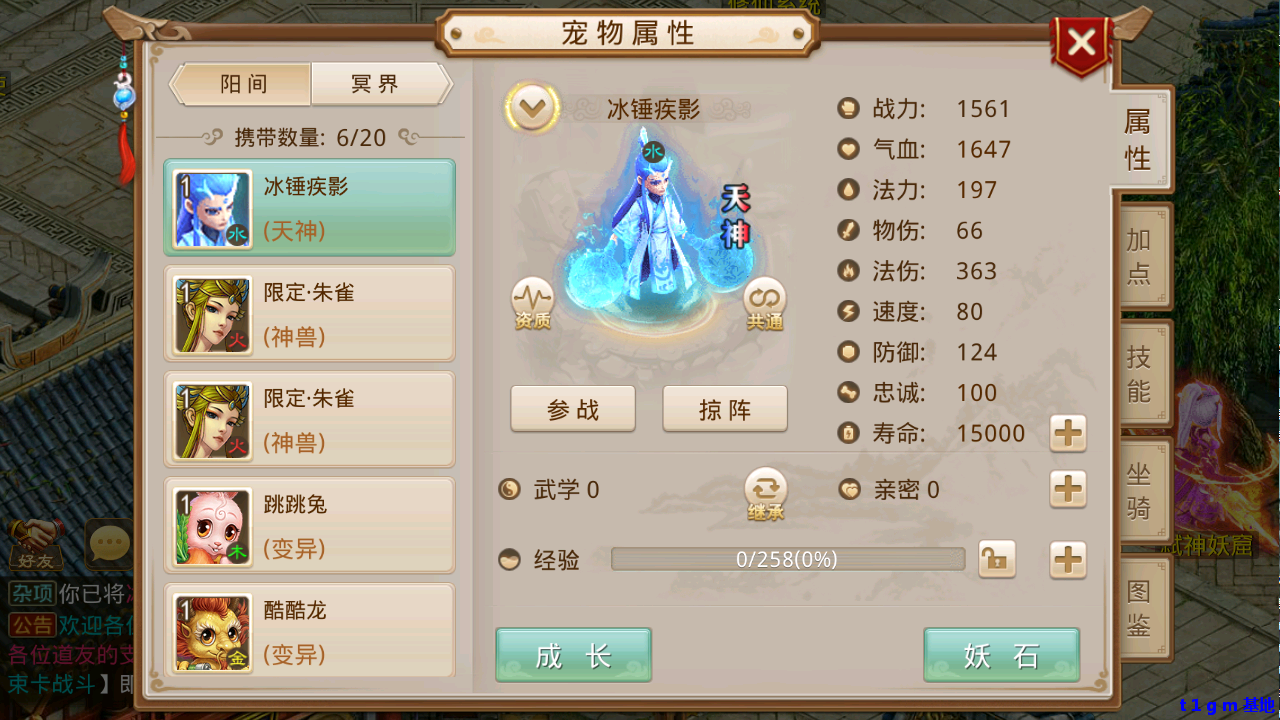
Task: Select the 跳跳兔 pet in the list
Action: pyautogui.click(x=310, y=524)
